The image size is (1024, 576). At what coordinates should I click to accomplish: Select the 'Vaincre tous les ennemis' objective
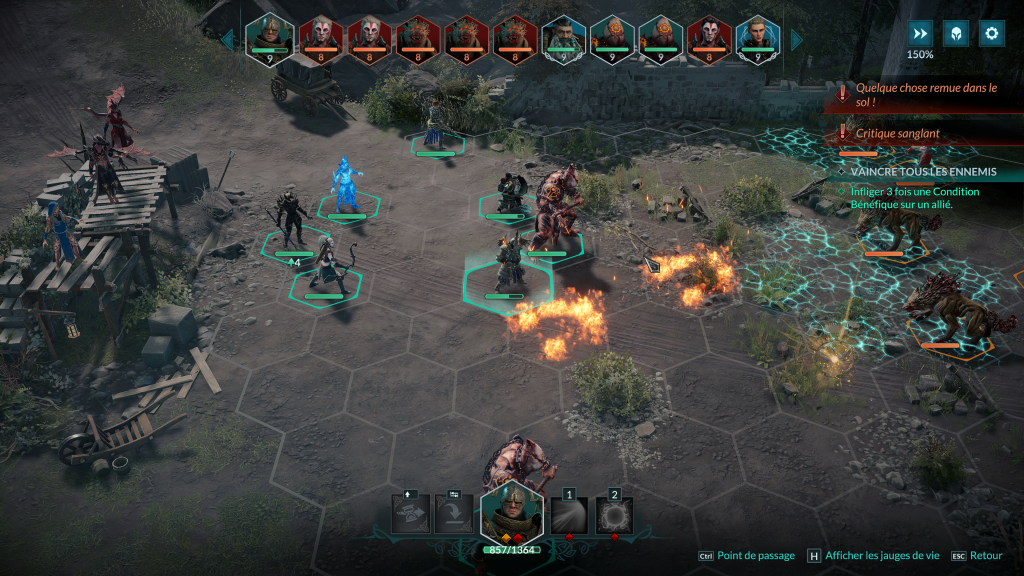coord(922,172)
